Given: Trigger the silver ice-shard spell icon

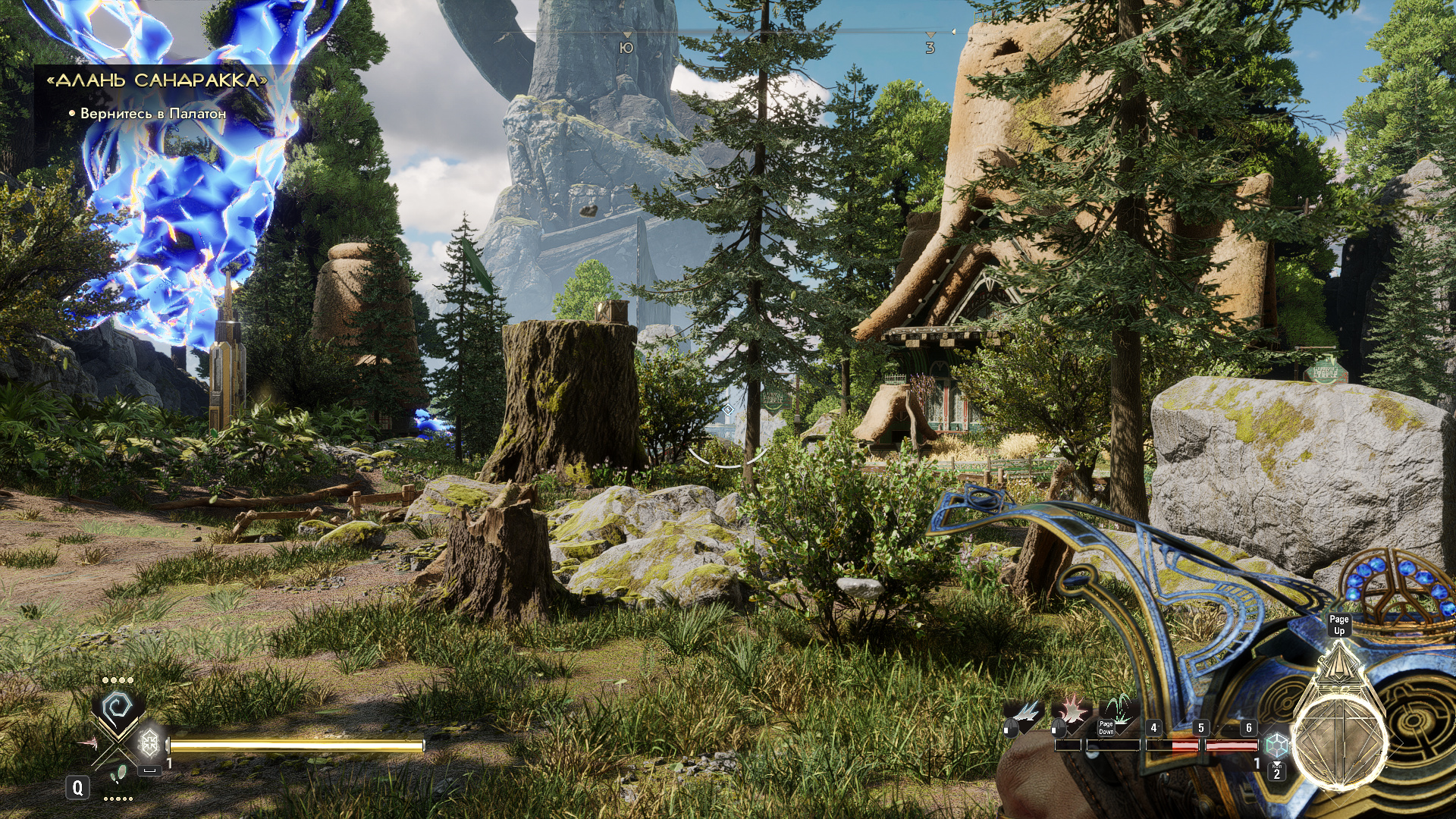Looking at the screenshot, I should pos(1024,713).
